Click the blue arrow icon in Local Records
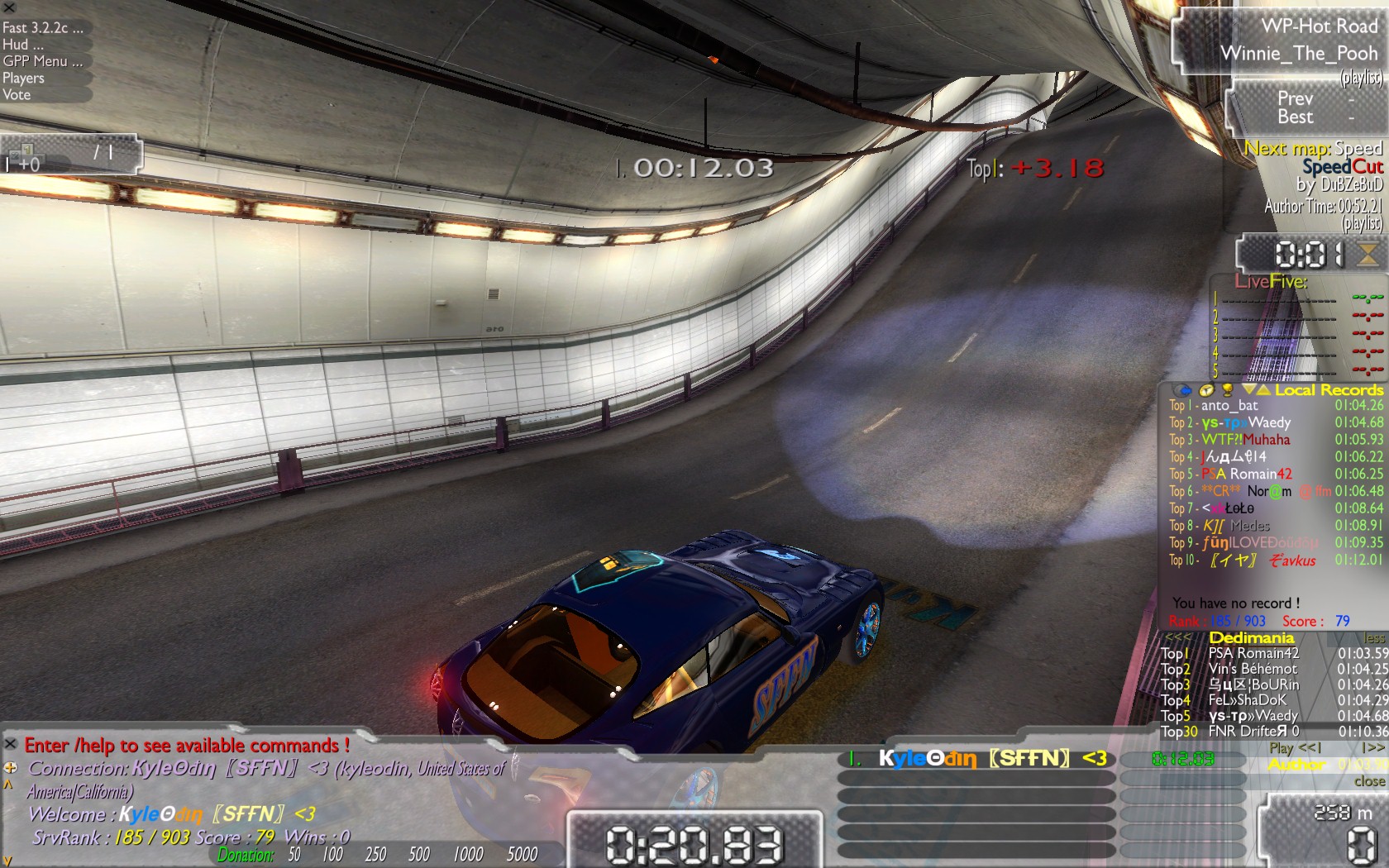The image size is (1389, 868). 1185,390
